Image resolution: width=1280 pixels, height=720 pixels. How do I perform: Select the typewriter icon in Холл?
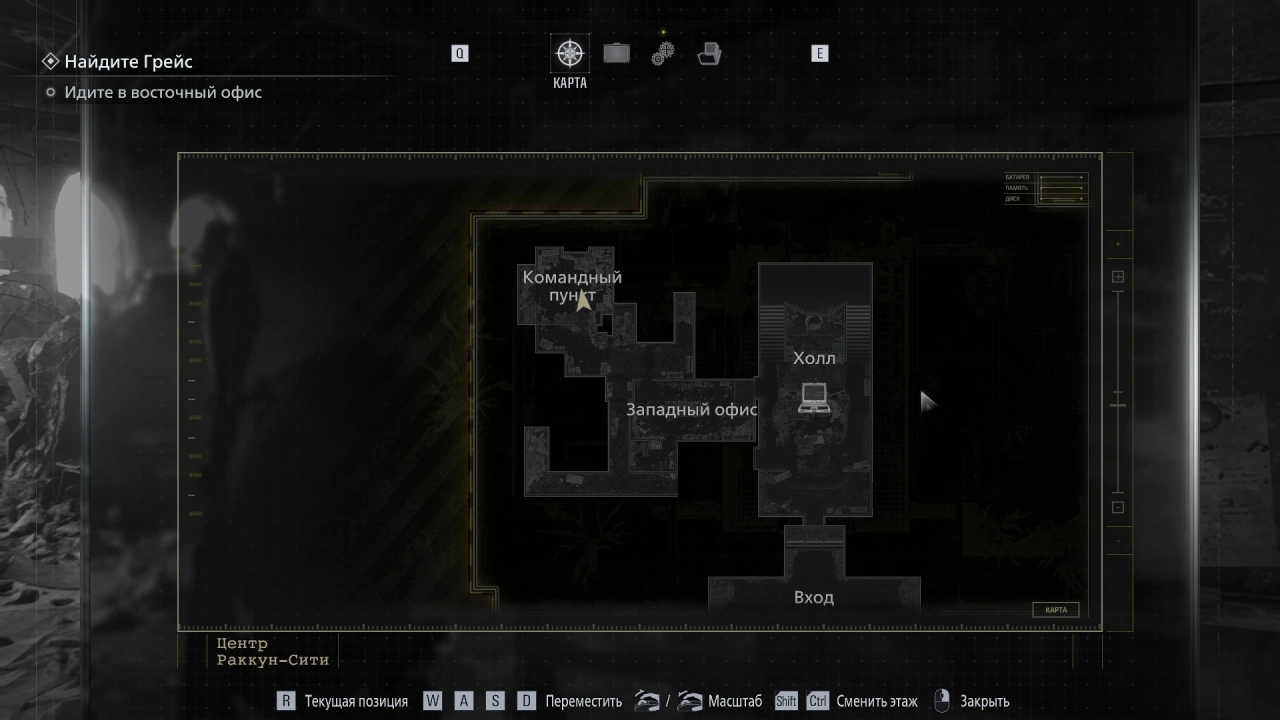[x=813, y=397]
